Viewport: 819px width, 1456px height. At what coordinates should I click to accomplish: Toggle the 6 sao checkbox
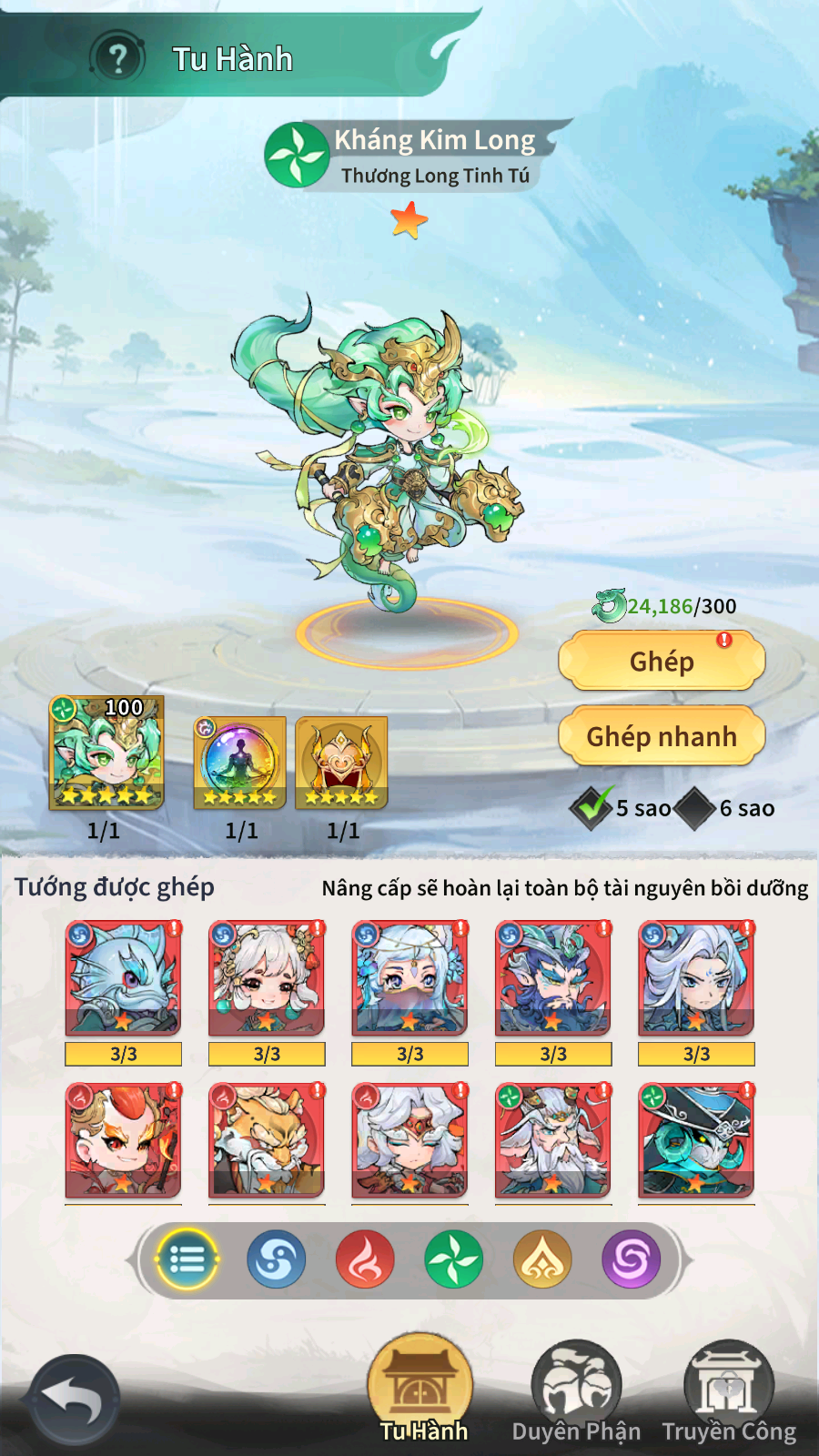696,808
